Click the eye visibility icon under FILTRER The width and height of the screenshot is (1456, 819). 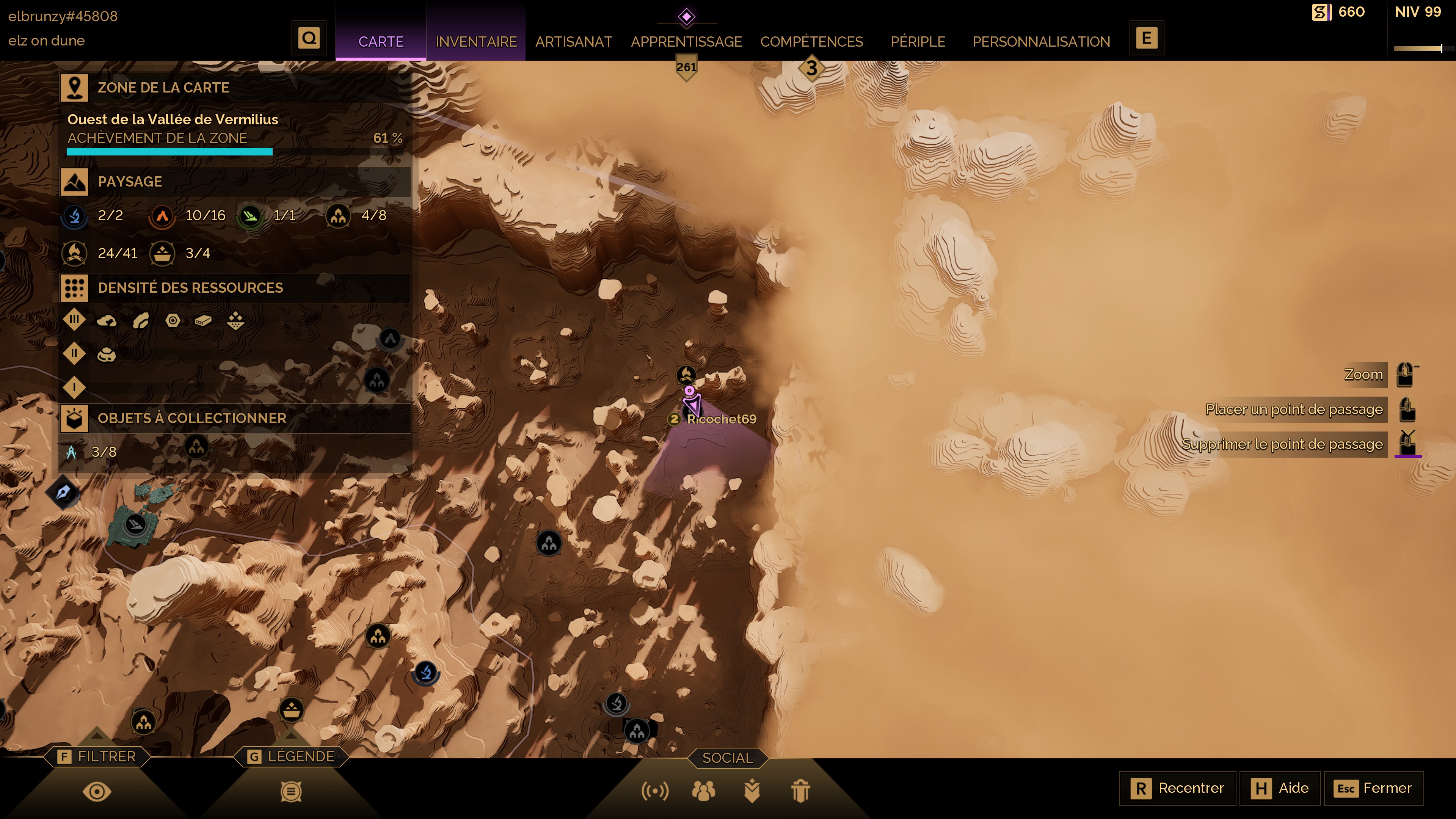(x=97, y=791)
